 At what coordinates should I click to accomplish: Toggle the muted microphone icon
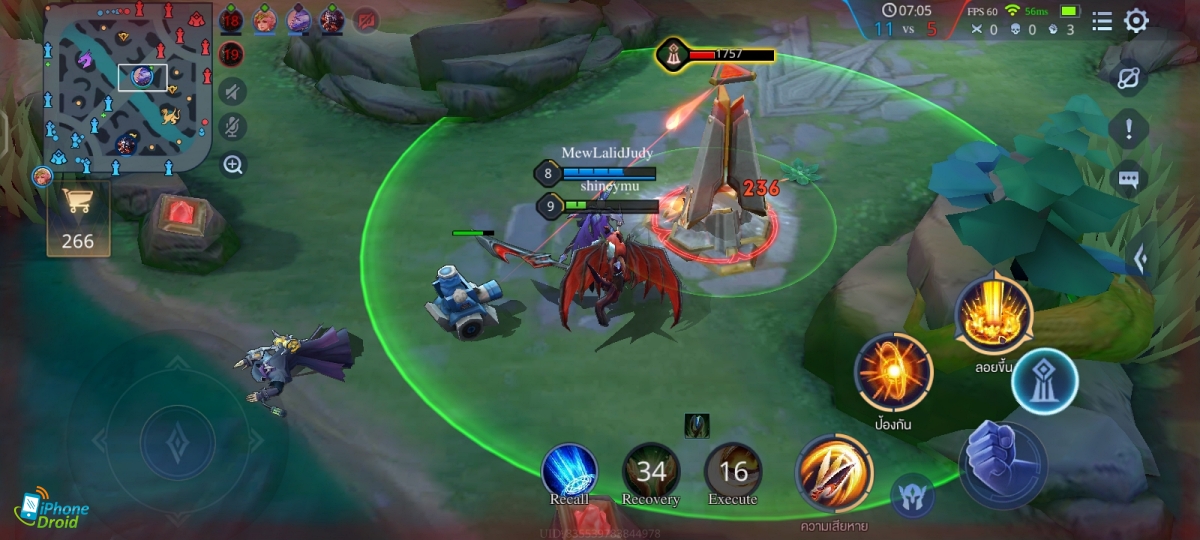233,128
